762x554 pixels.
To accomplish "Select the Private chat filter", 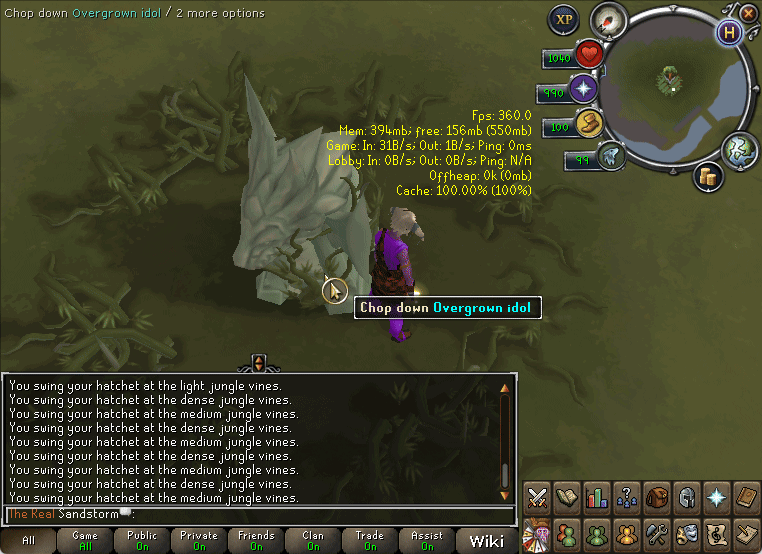I will [199, 540].
